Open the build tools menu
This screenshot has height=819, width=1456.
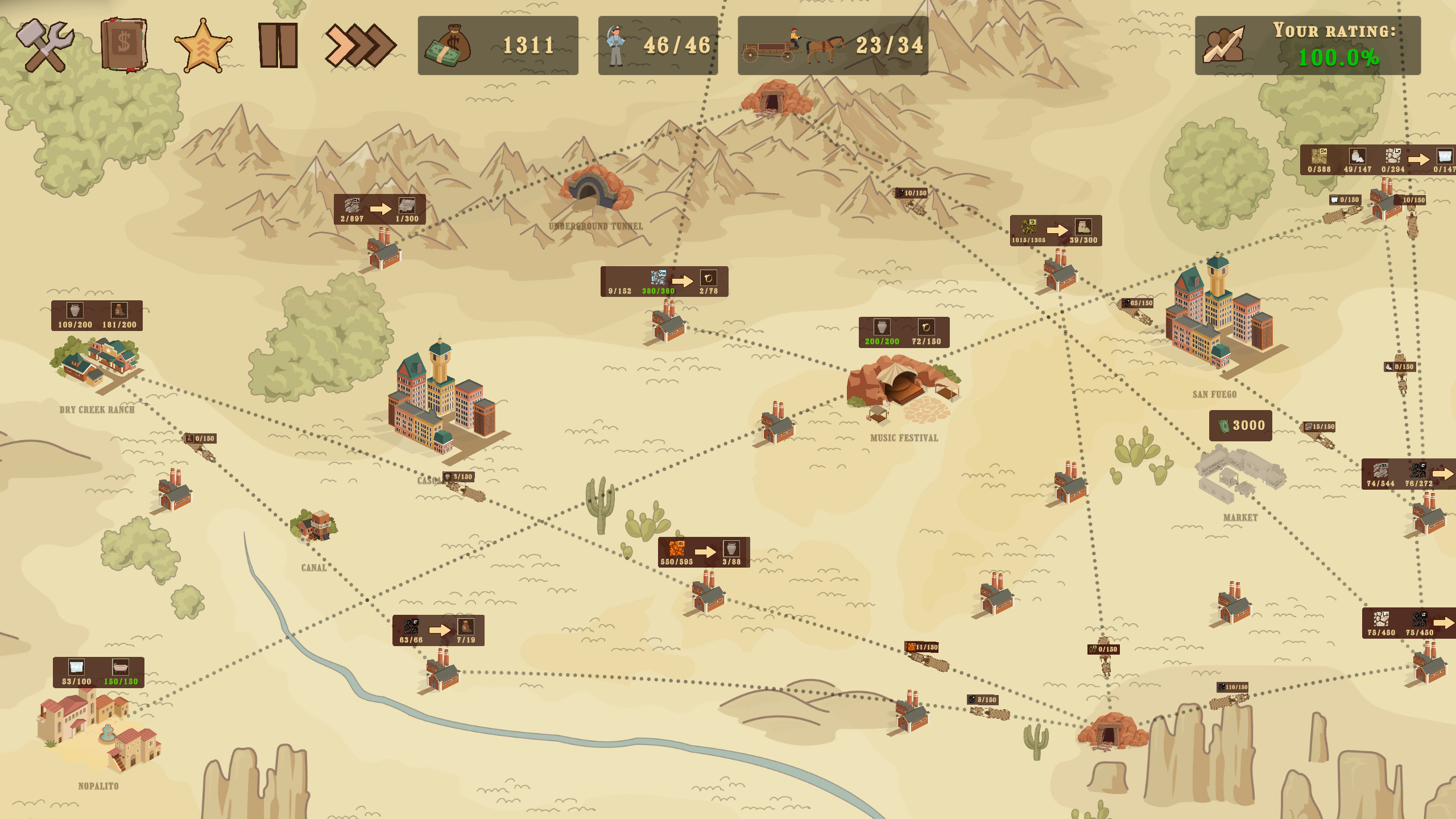[x=45, y=45]
